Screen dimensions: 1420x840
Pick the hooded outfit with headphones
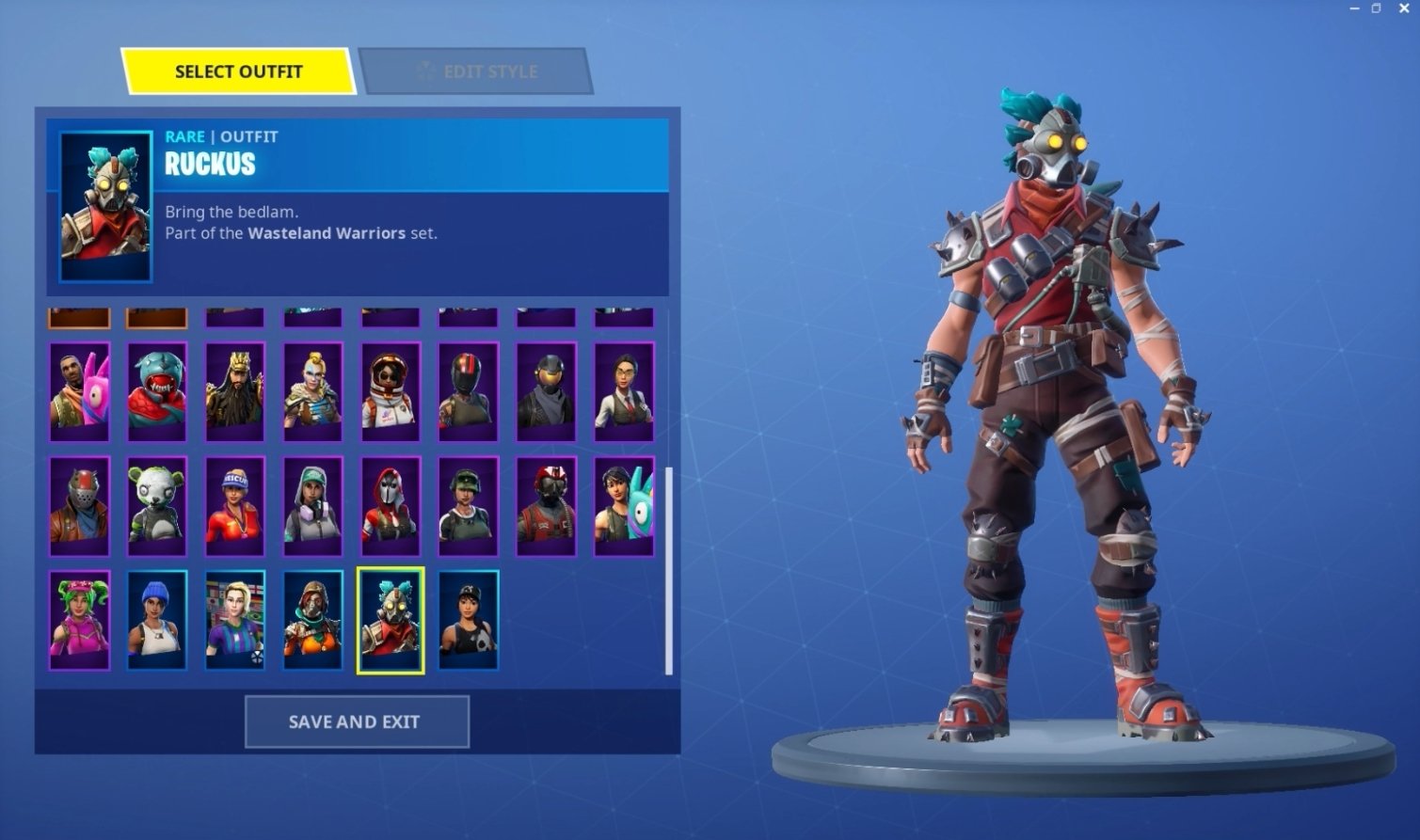click(312, 506)
